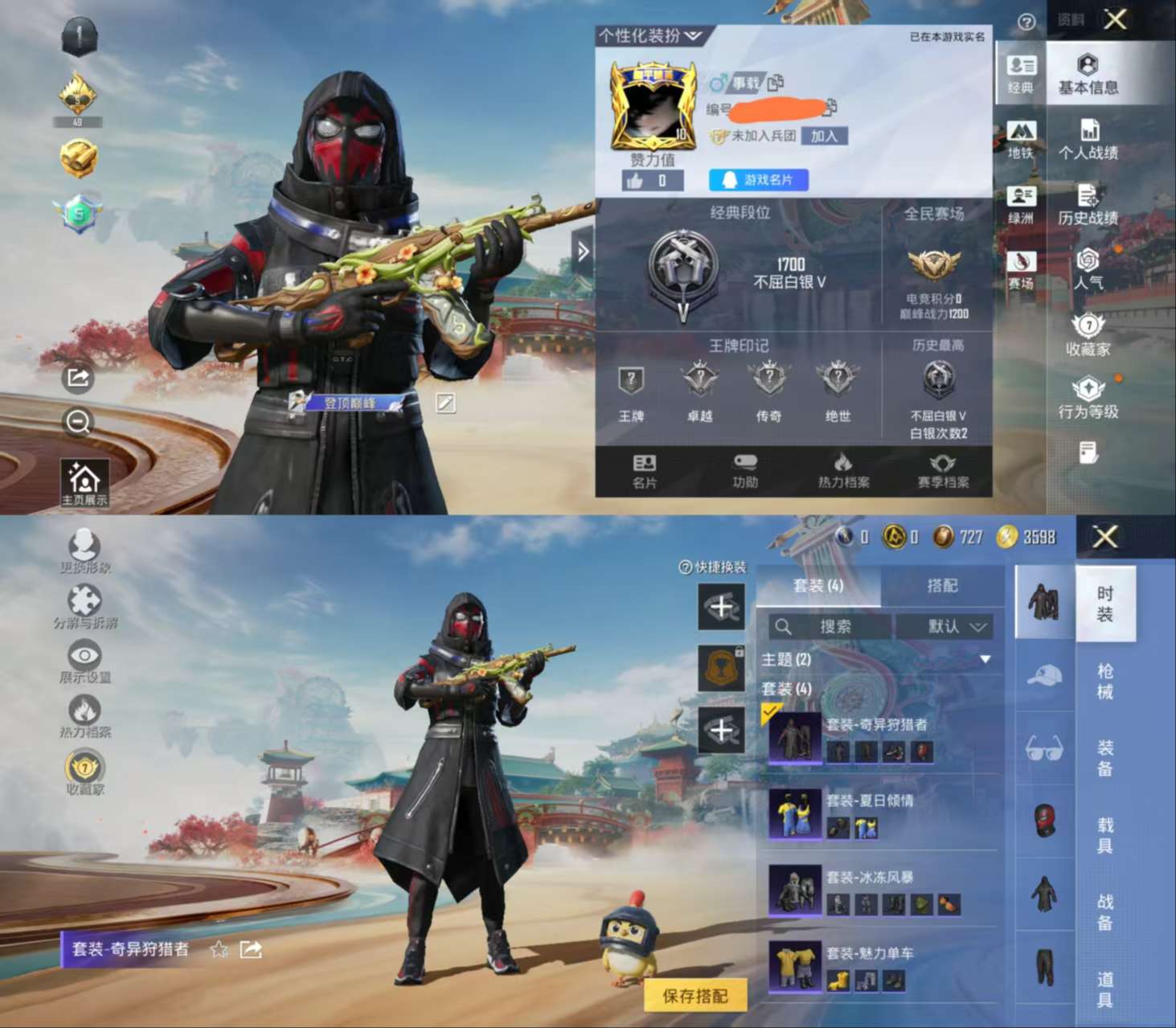
Task: Select the 地铁 mode tab
Action: click(x=1021, y=139)
